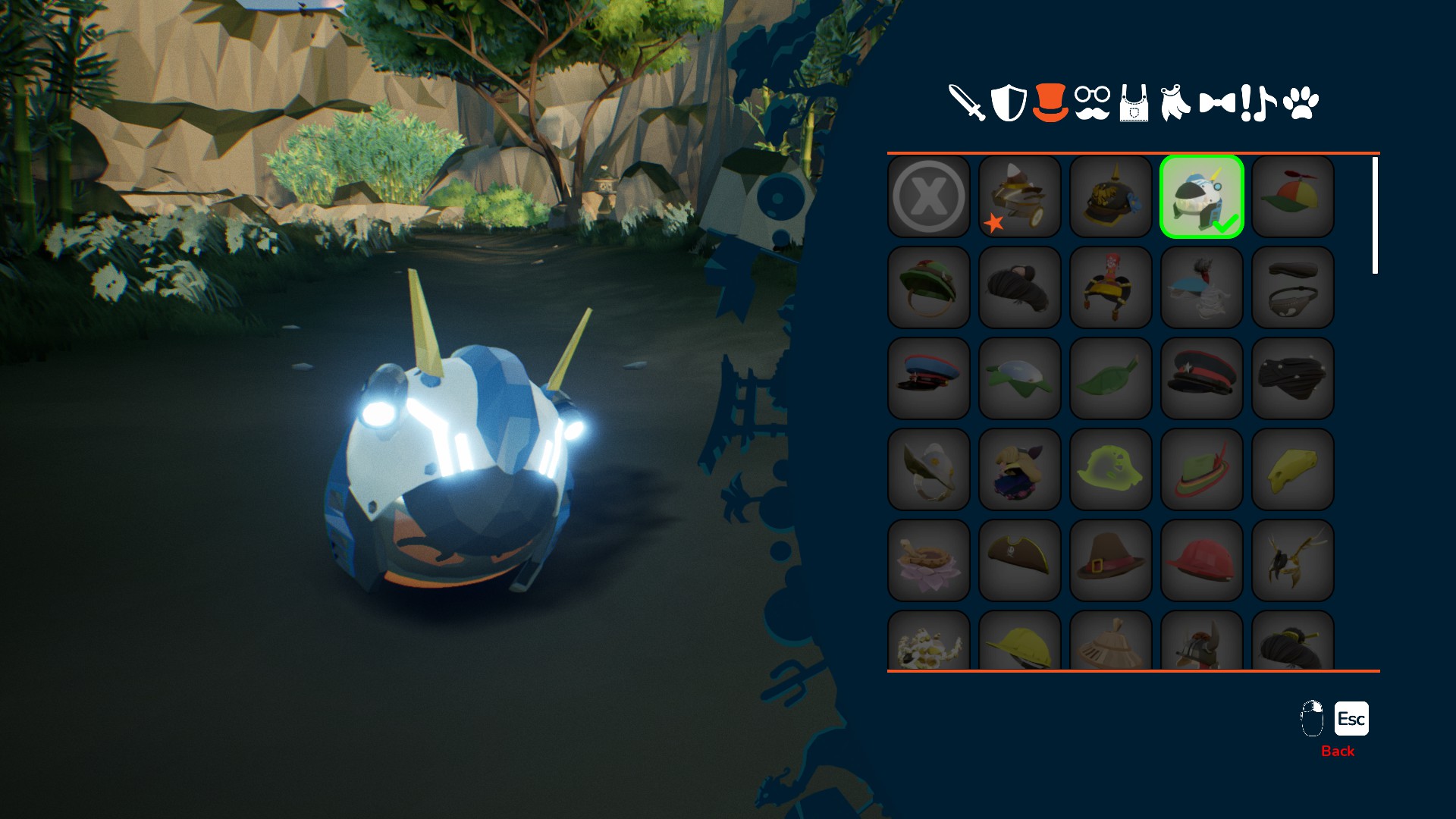
Task: Pick the spiked black Pickelhaube helmet
Action: pyautogui.click(x=1111, y=196)
